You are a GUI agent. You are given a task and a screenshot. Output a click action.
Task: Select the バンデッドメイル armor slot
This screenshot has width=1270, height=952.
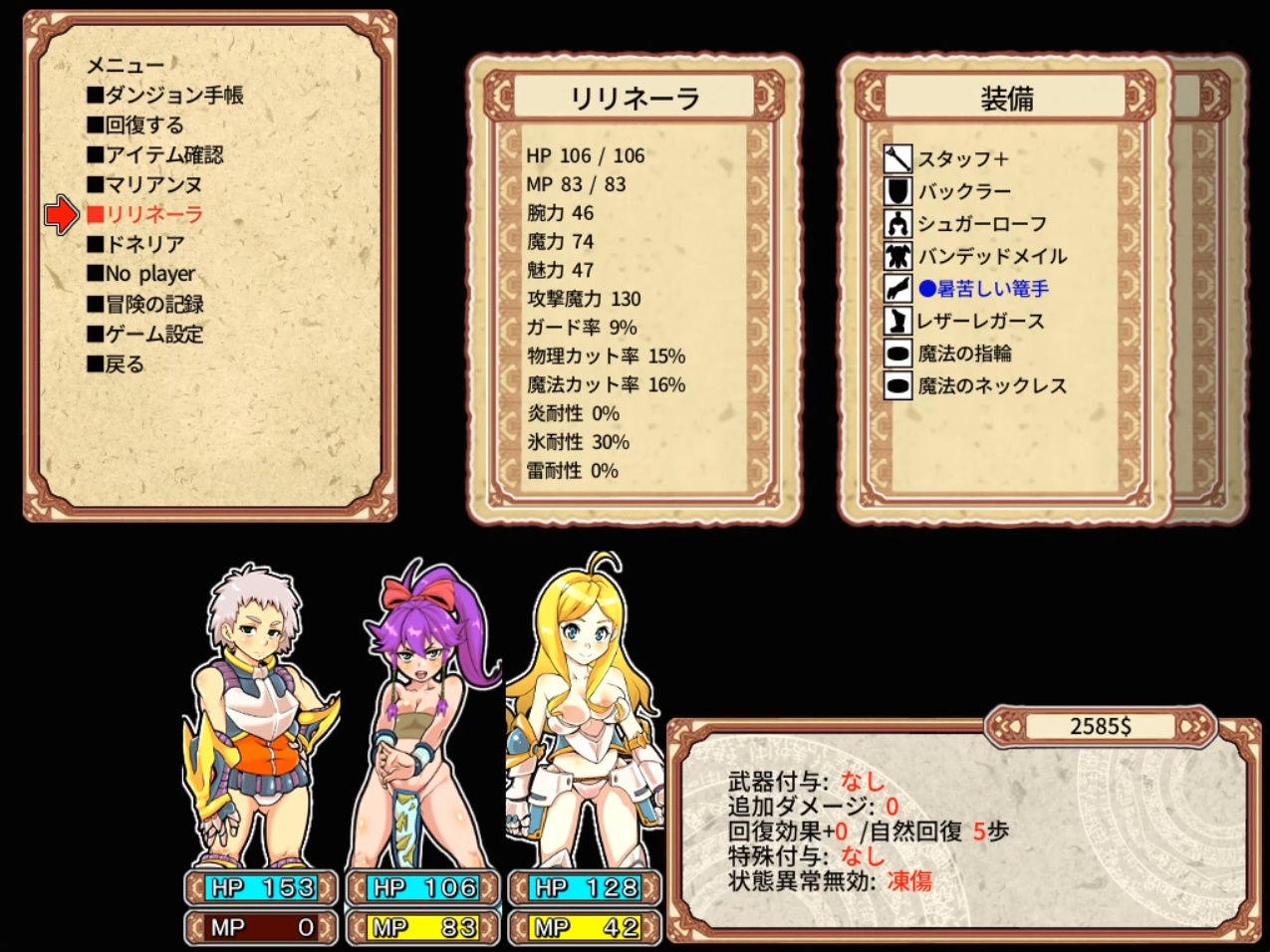[991, 257]
